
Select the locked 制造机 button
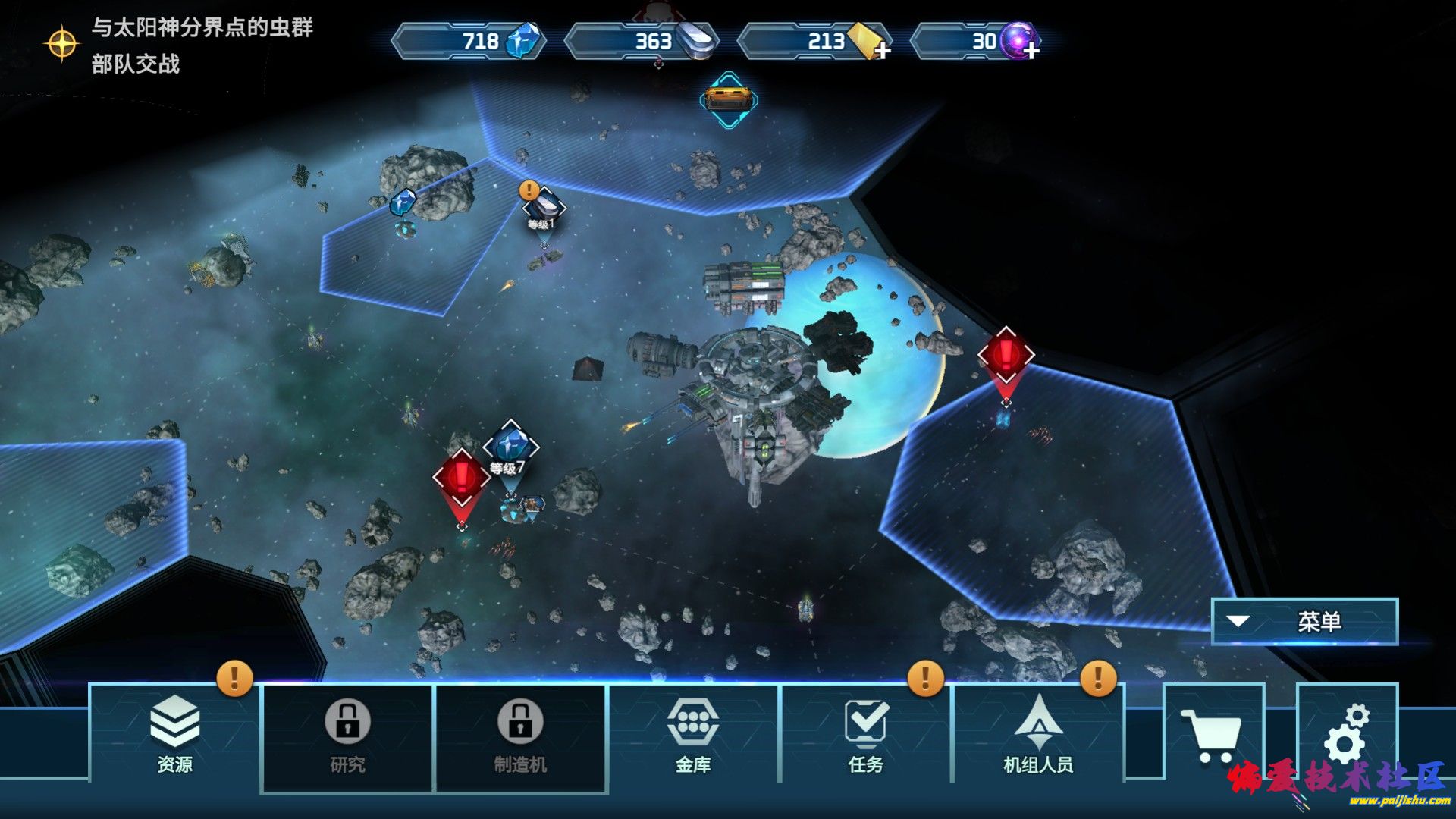pyautogui.click(x=520, y=737)
